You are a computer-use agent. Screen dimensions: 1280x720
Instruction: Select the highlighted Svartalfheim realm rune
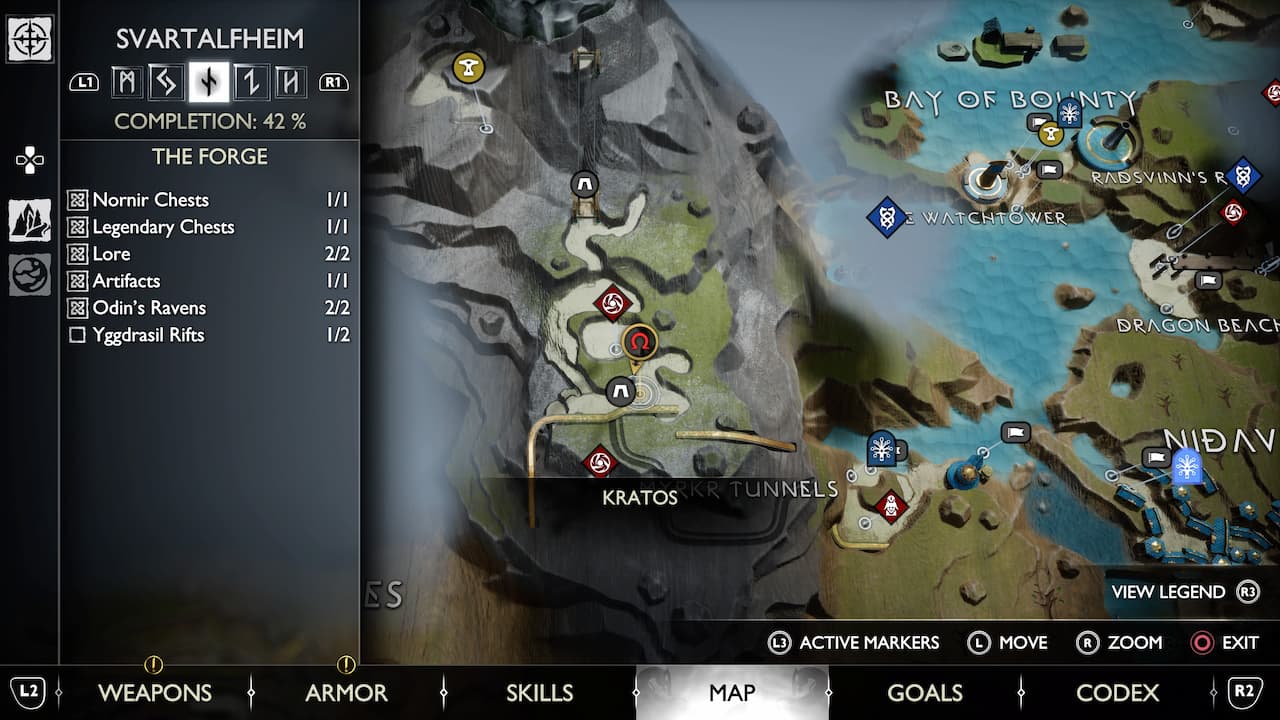point(208,82)
